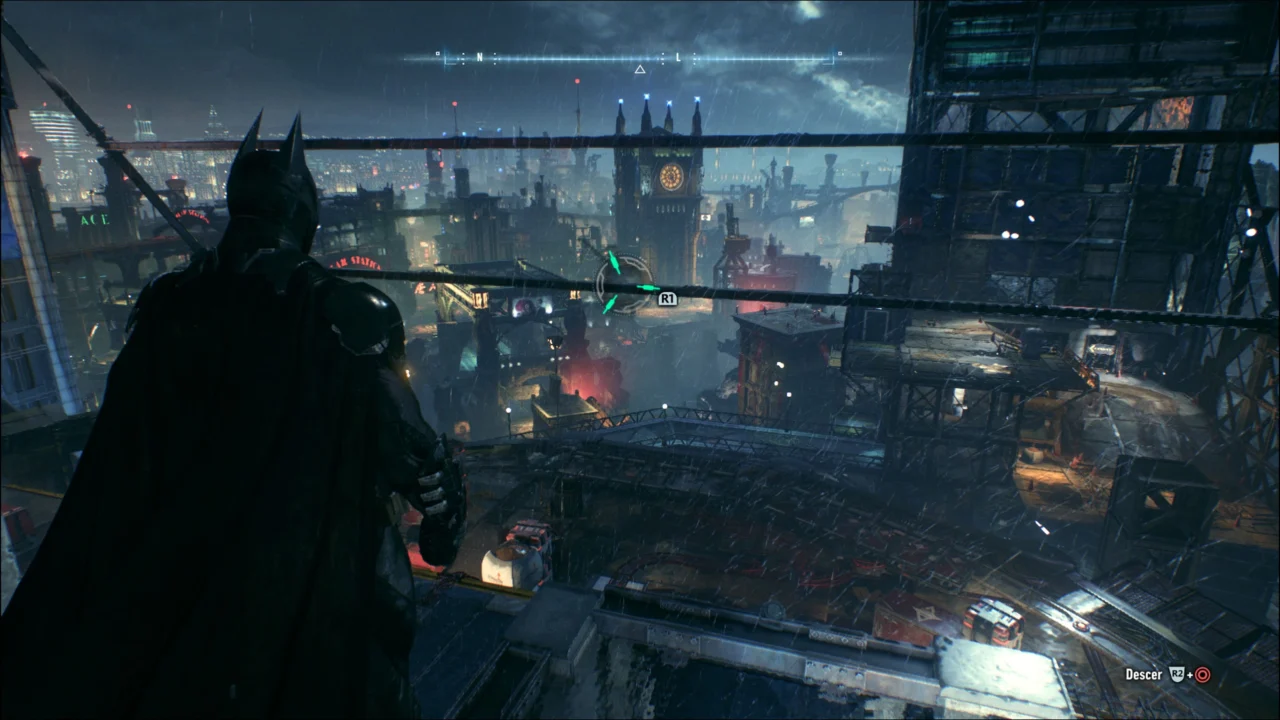1280x720 pixels.
Task: Select the Descer action label
Action: pyautogui.click(x=1143, y=674)
